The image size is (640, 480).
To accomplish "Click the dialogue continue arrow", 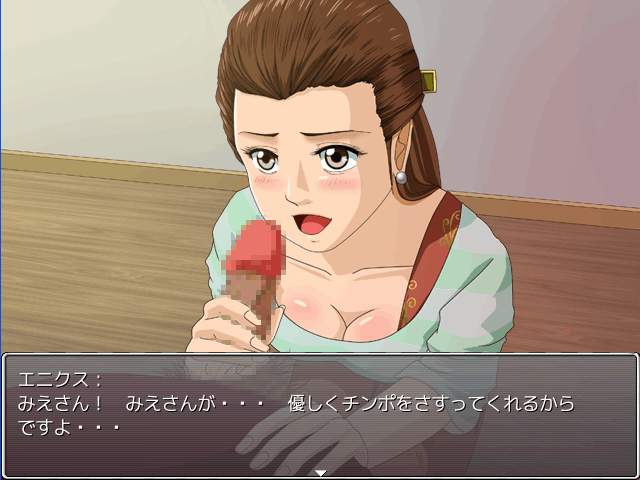I will (320, 472).
